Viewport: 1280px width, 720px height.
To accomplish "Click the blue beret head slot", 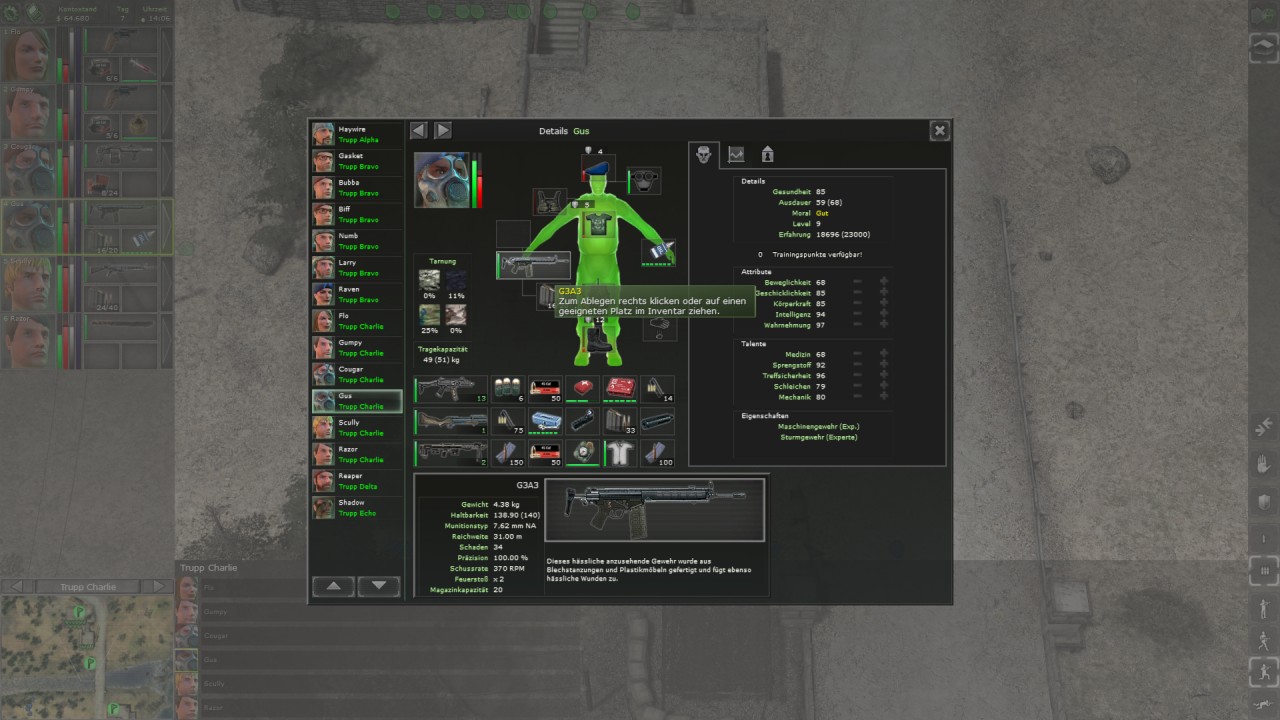I will [x=598, y=170].
